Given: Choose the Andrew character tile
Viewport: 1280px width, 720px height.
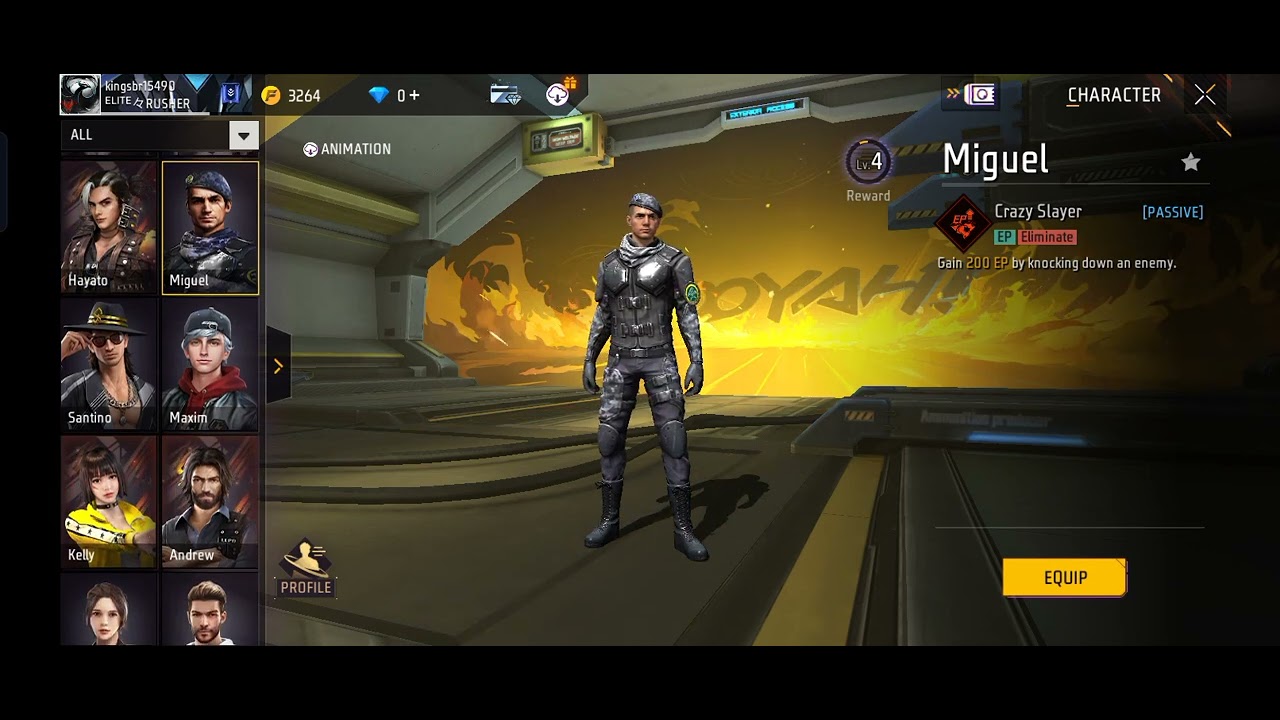Looking at the screenshot, I should coord(210,502).
